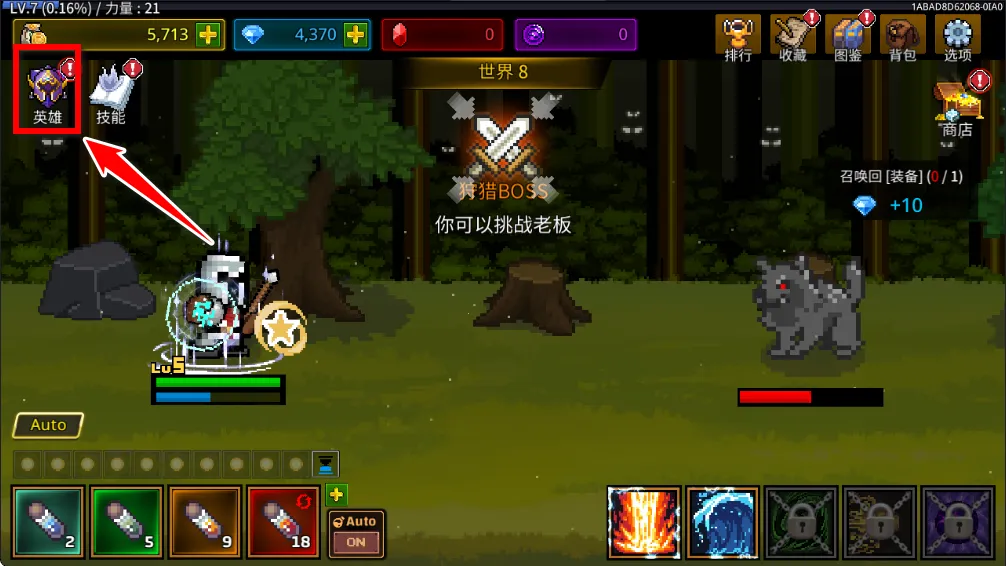Image resolution: width=1006 pixels, height=566 pixels.
Task: Open the 背包 backpack
Action: (x=903, y=39)
